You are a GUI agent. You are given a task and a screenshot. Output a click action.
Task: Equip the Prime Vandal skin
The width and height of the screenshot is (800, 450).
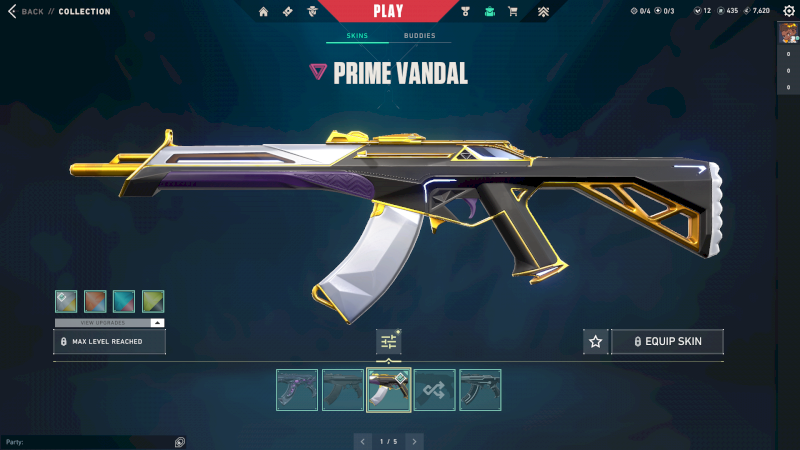pyautogui.click(x=667, y=342)
